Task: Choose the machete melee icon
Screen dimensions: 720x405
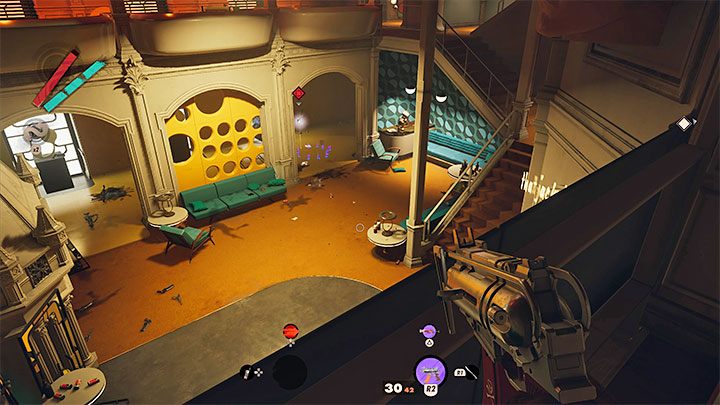Action: (x=467, y=372)
